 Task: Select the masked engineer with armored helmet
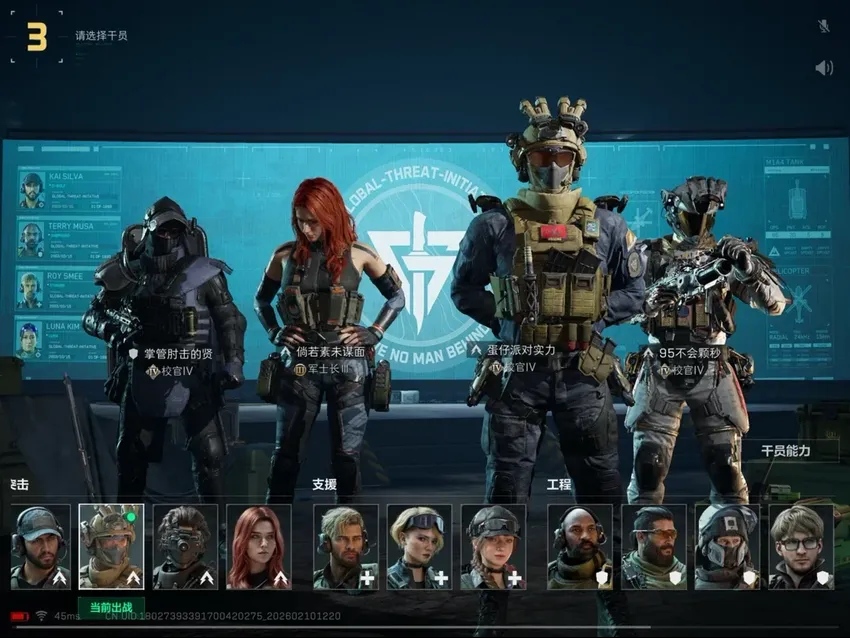[727, 546]
